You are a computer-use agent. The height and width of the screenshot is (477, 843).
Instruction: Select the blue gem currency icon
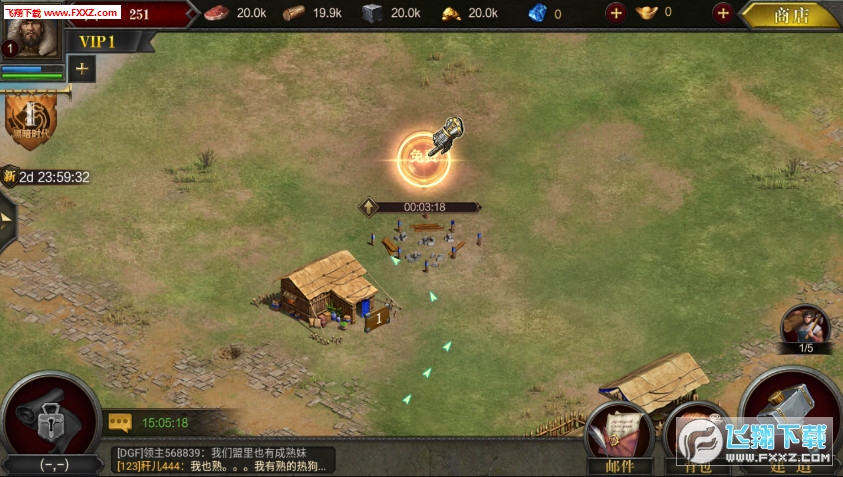pyautogui.click(x=538, y=13)
